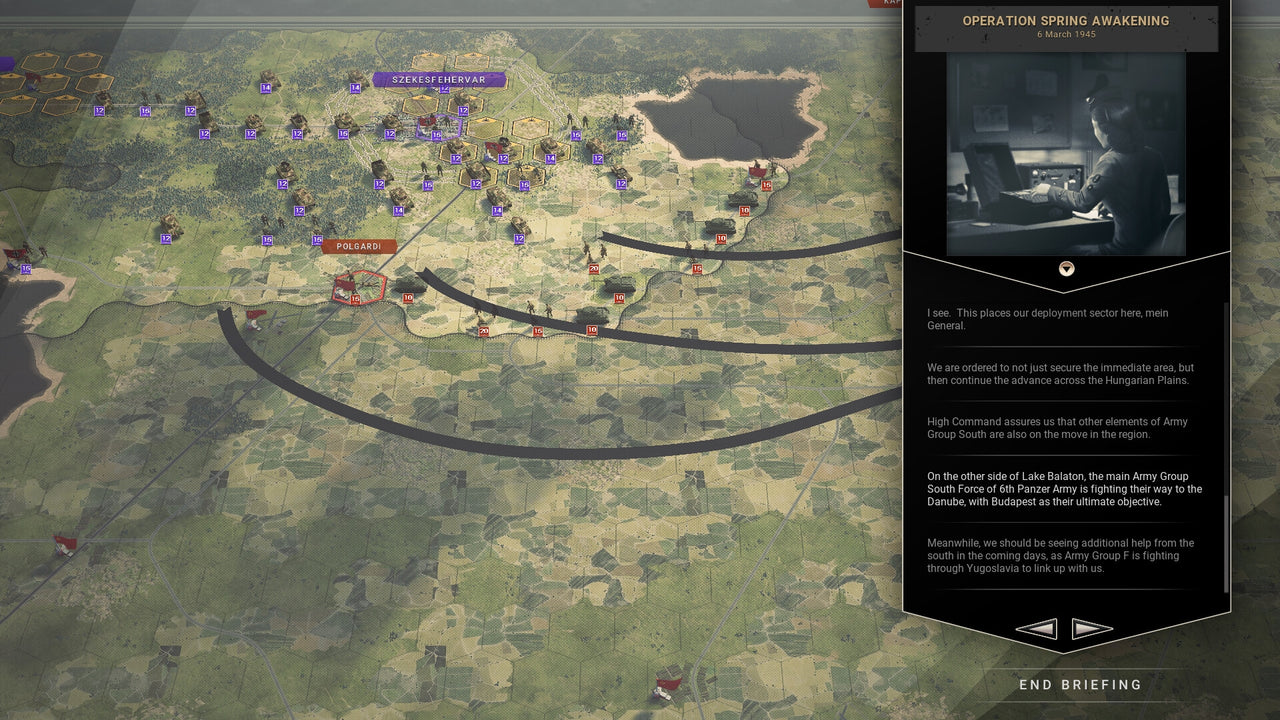The image size is (1280, 720).
Task: Click the paragraph about 6th Panzer Army and Budapest
Action: 1064,489
